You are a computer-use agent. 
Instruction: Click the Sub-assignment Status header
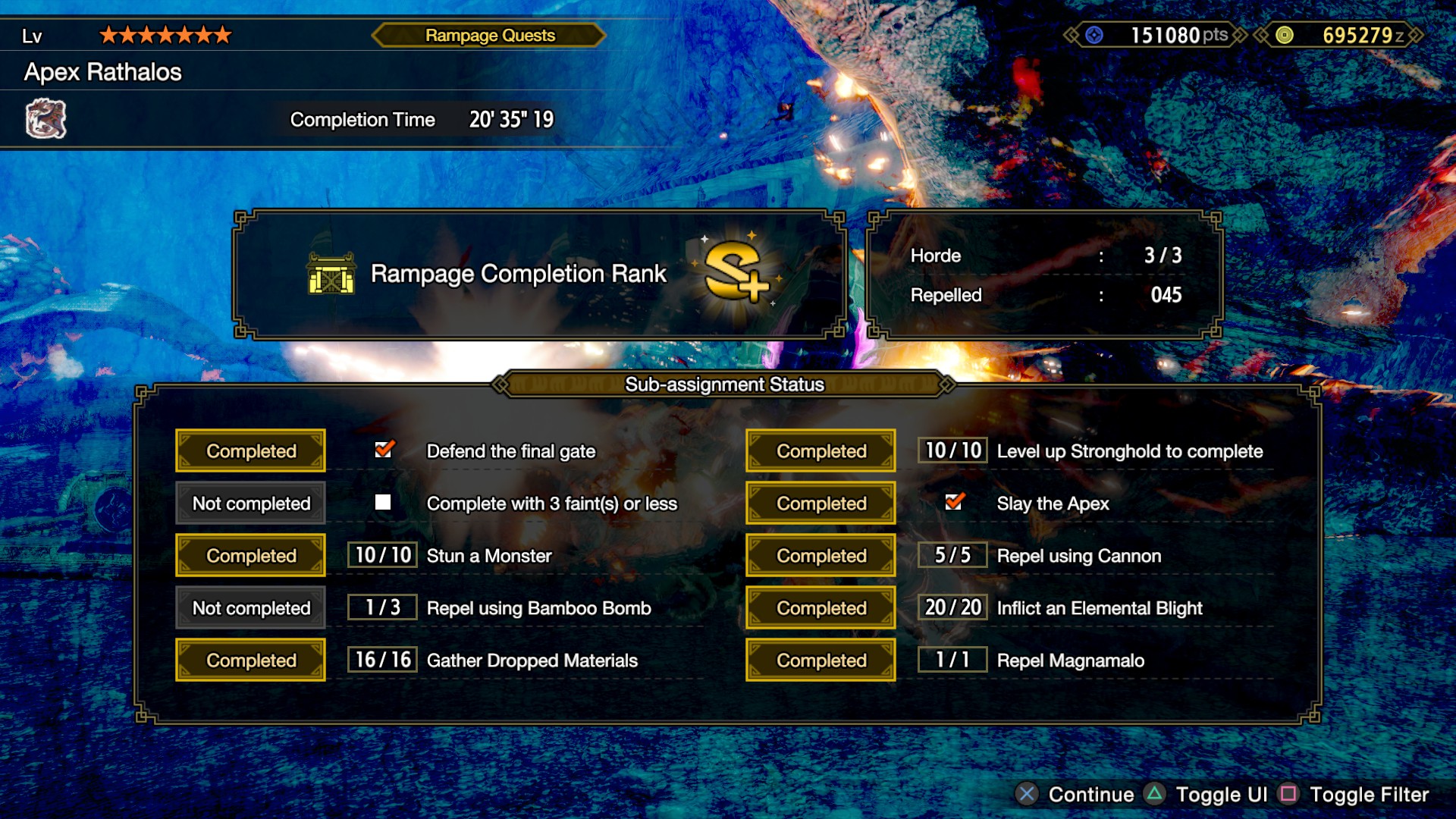click(x=724, y=384)
